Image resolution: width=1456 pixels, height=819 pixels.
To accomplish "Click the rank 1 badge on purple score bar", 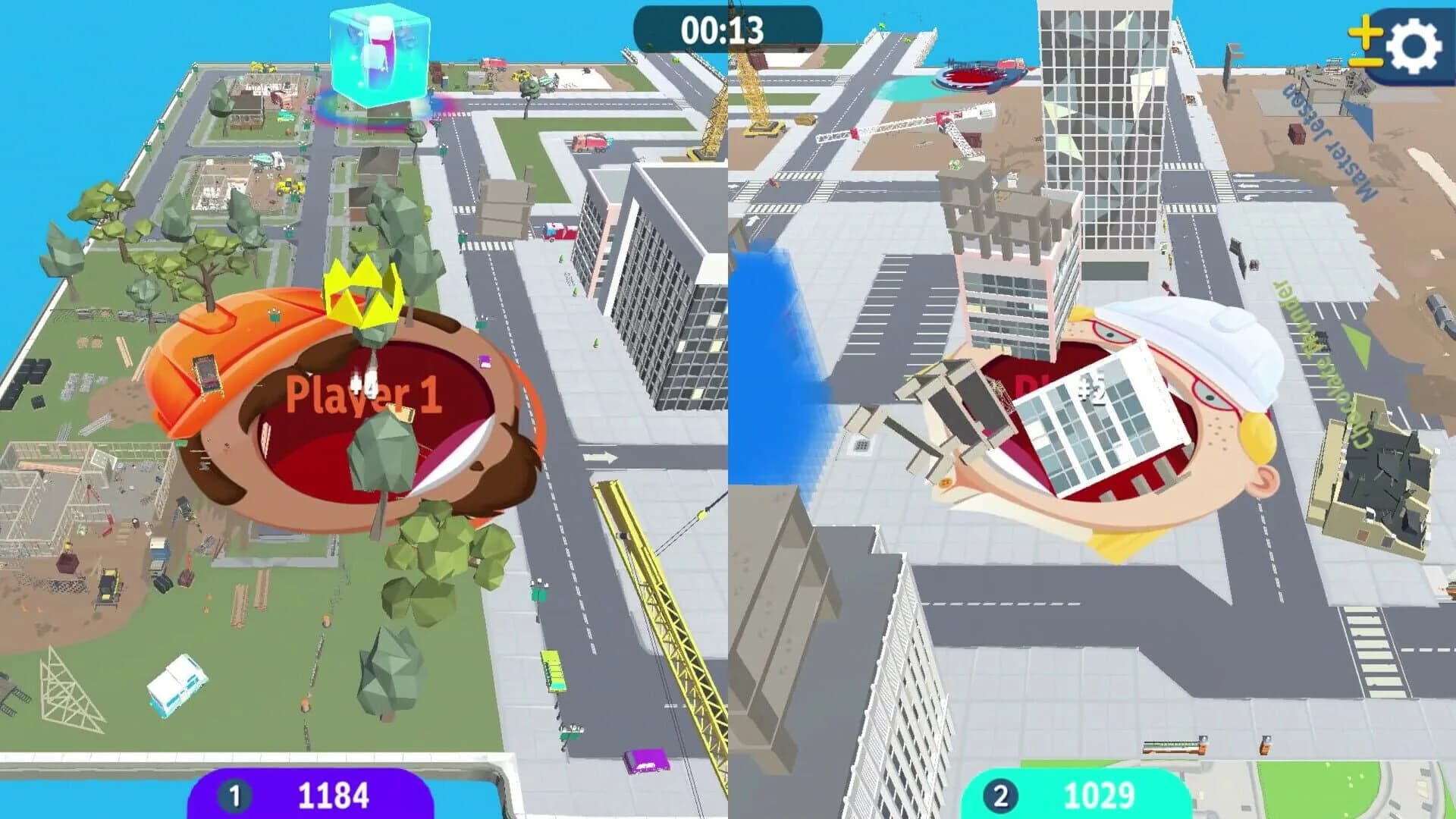I will 236,796.
